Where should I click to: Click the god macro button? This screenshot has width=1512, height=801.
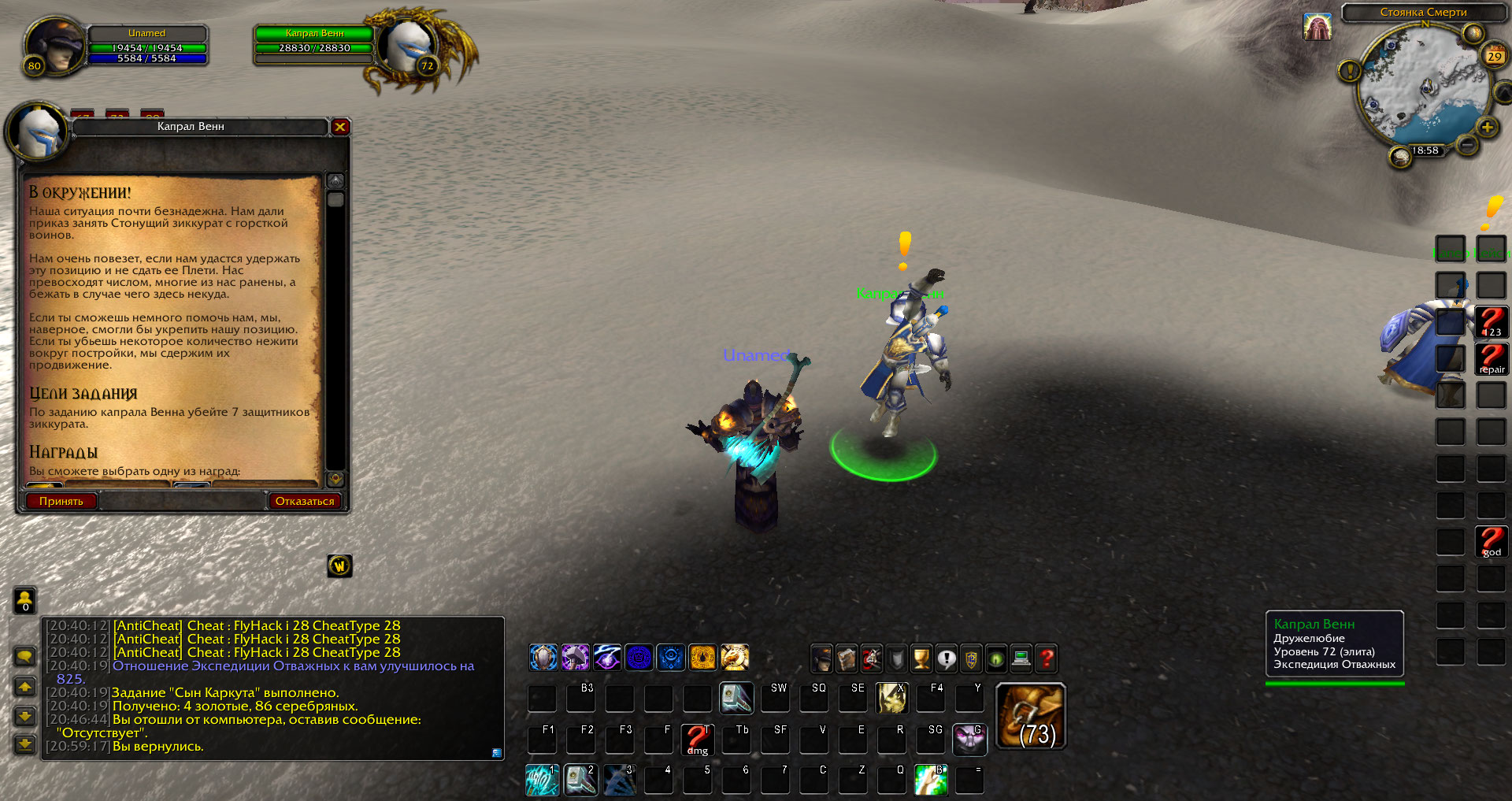(1491, 542)
